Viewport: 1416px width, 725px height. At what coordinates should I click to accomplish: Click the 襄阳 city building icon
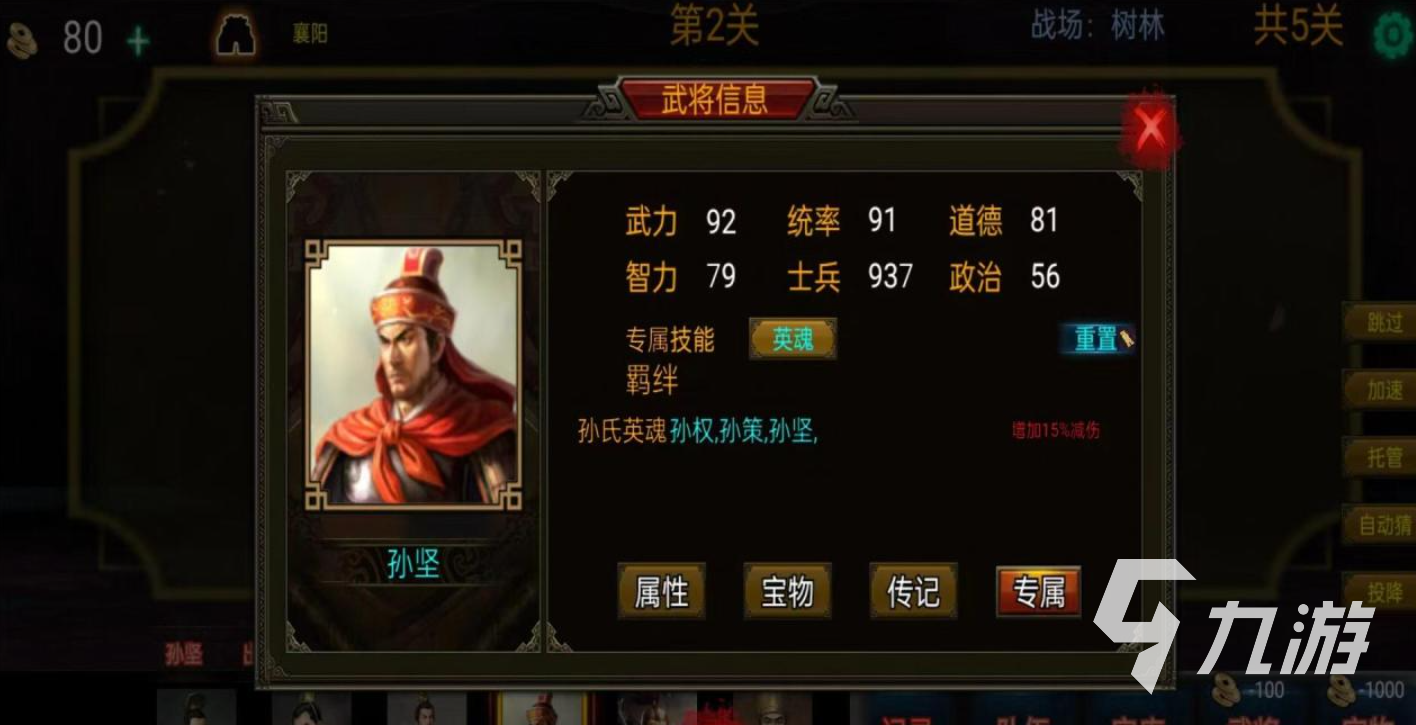tap(234, 33)
